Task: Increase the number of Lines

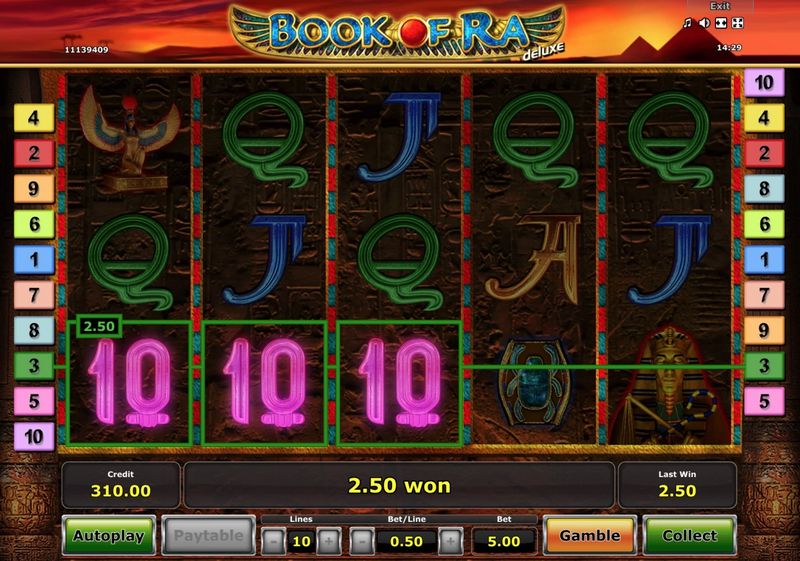Action: pos(329,541)
